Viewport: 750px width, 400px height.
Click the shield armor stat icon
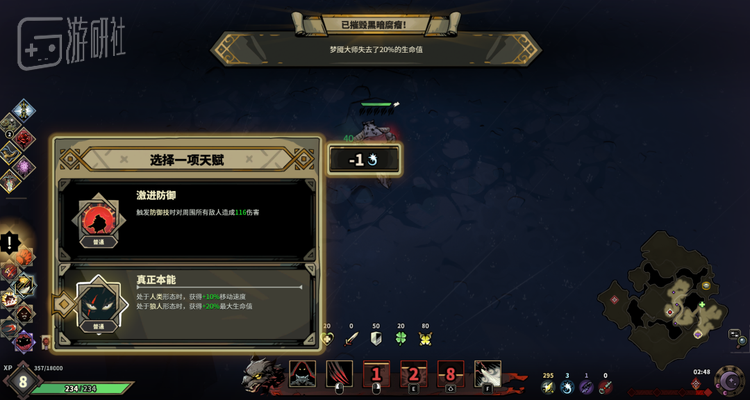point(376,339)
